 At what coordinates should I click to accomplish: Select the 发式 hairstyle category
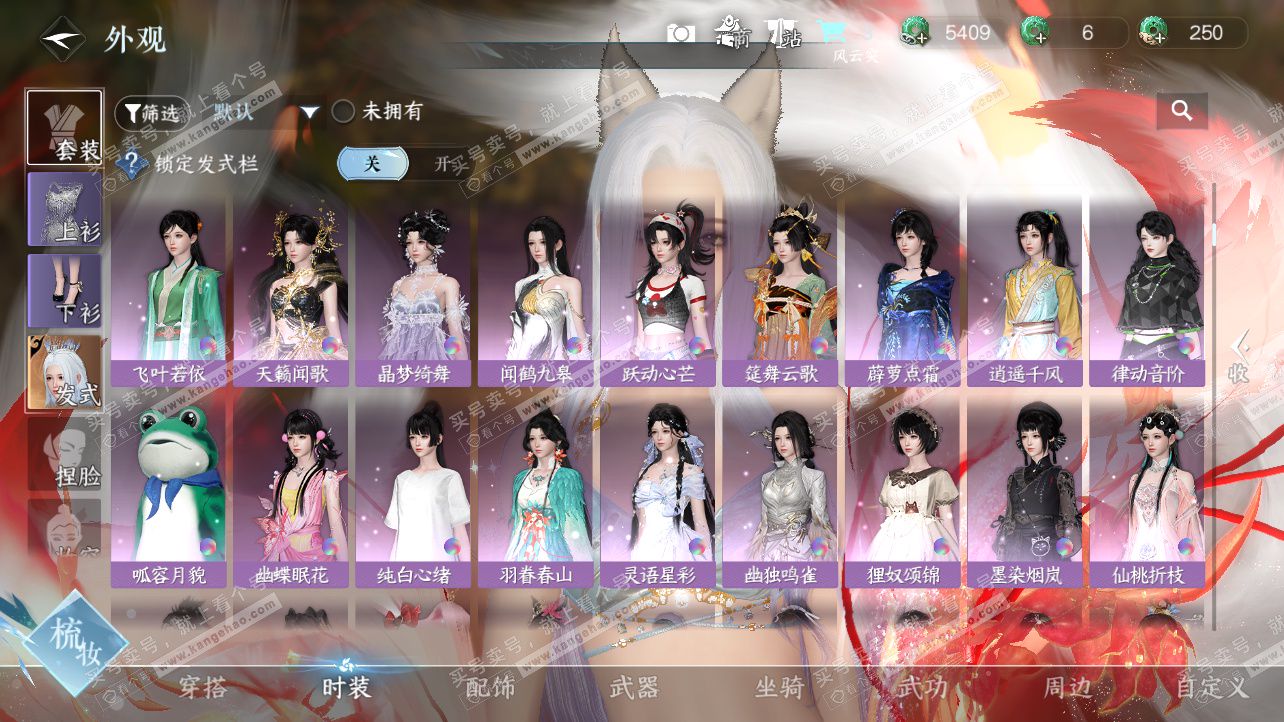[x=65, y=372]
